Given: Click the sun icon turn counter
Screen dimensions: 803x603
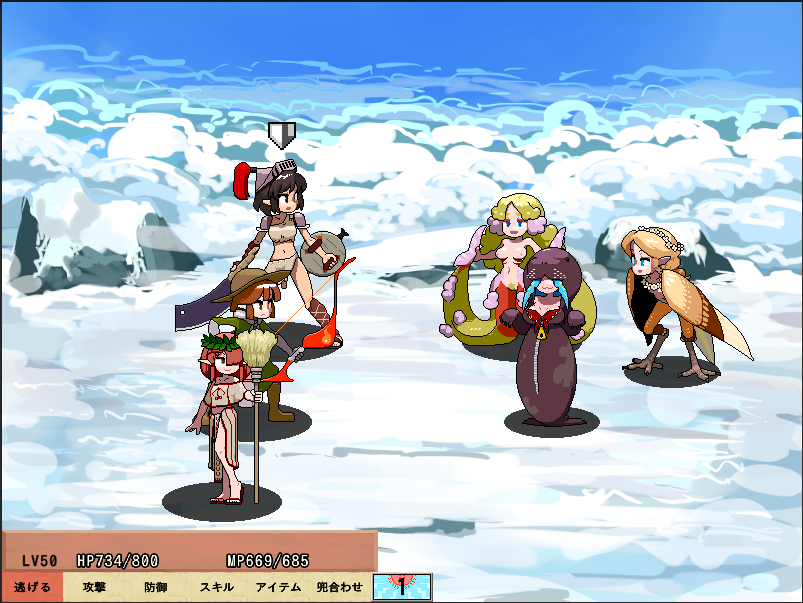Looking at the screenshot, I should (402, 587).
